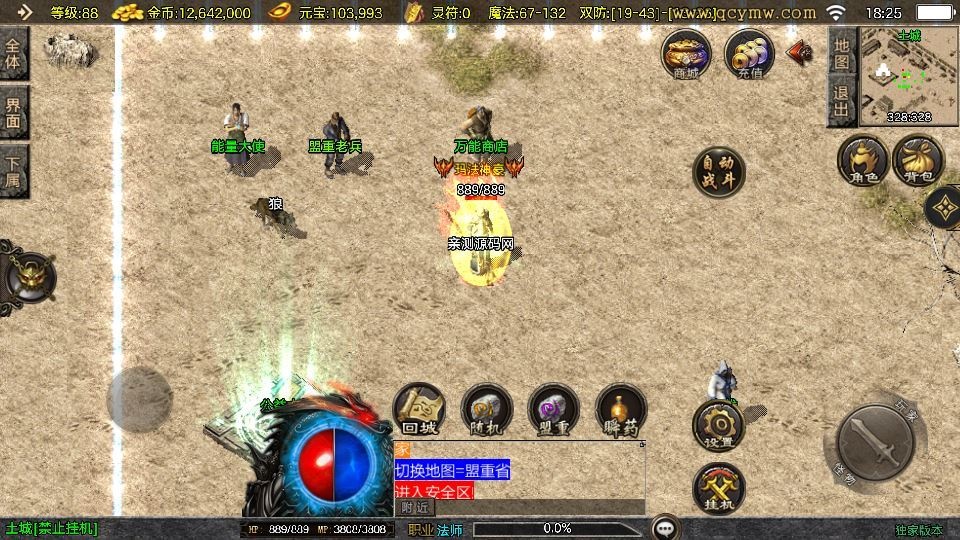Use the 回城 return-to-town scroll
The image size is (960, 540).
[419, 410]
